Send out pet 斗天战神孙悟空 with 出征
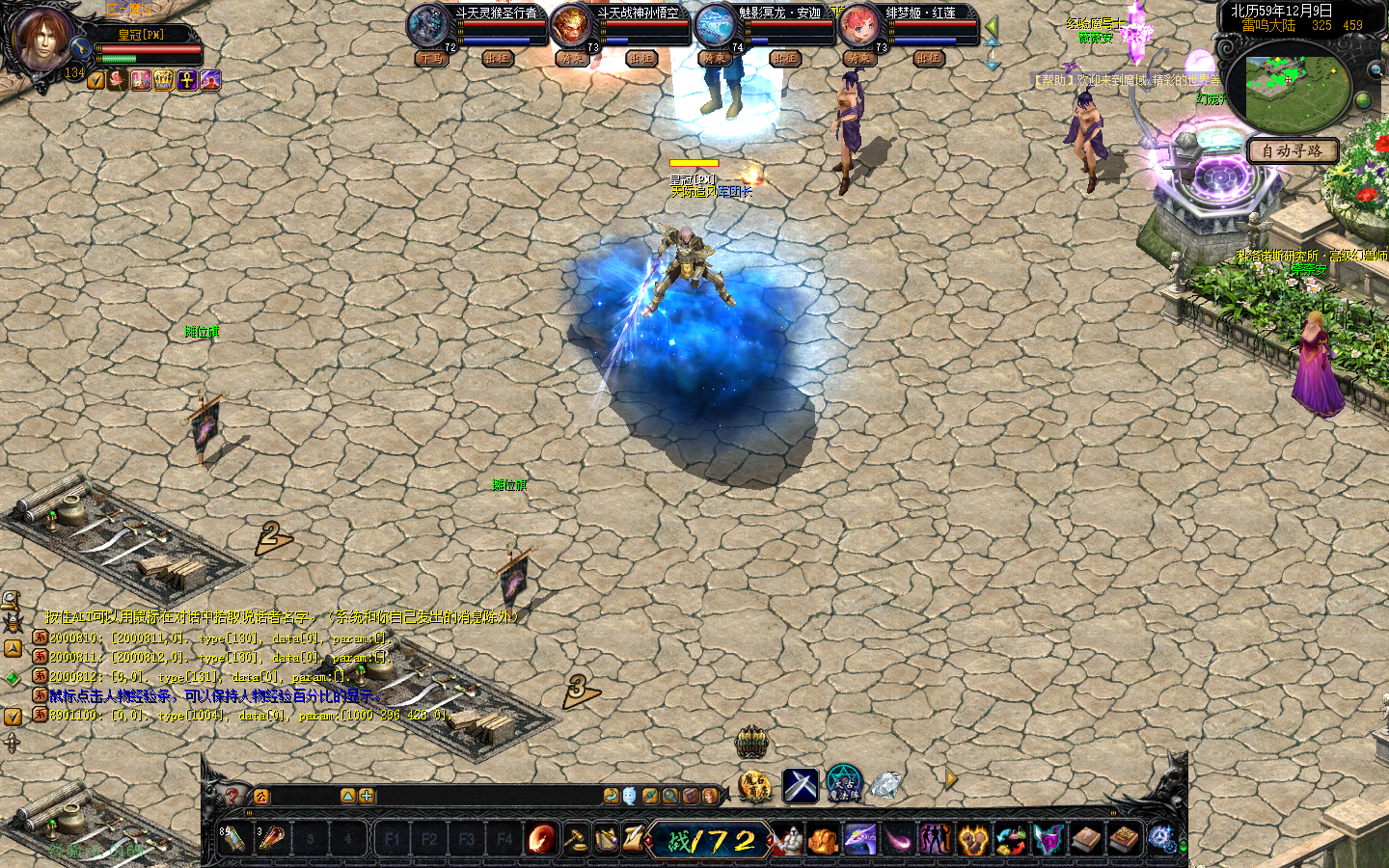Image resolution: width=1389 pixels, height=868 pixels. (640, 58)
